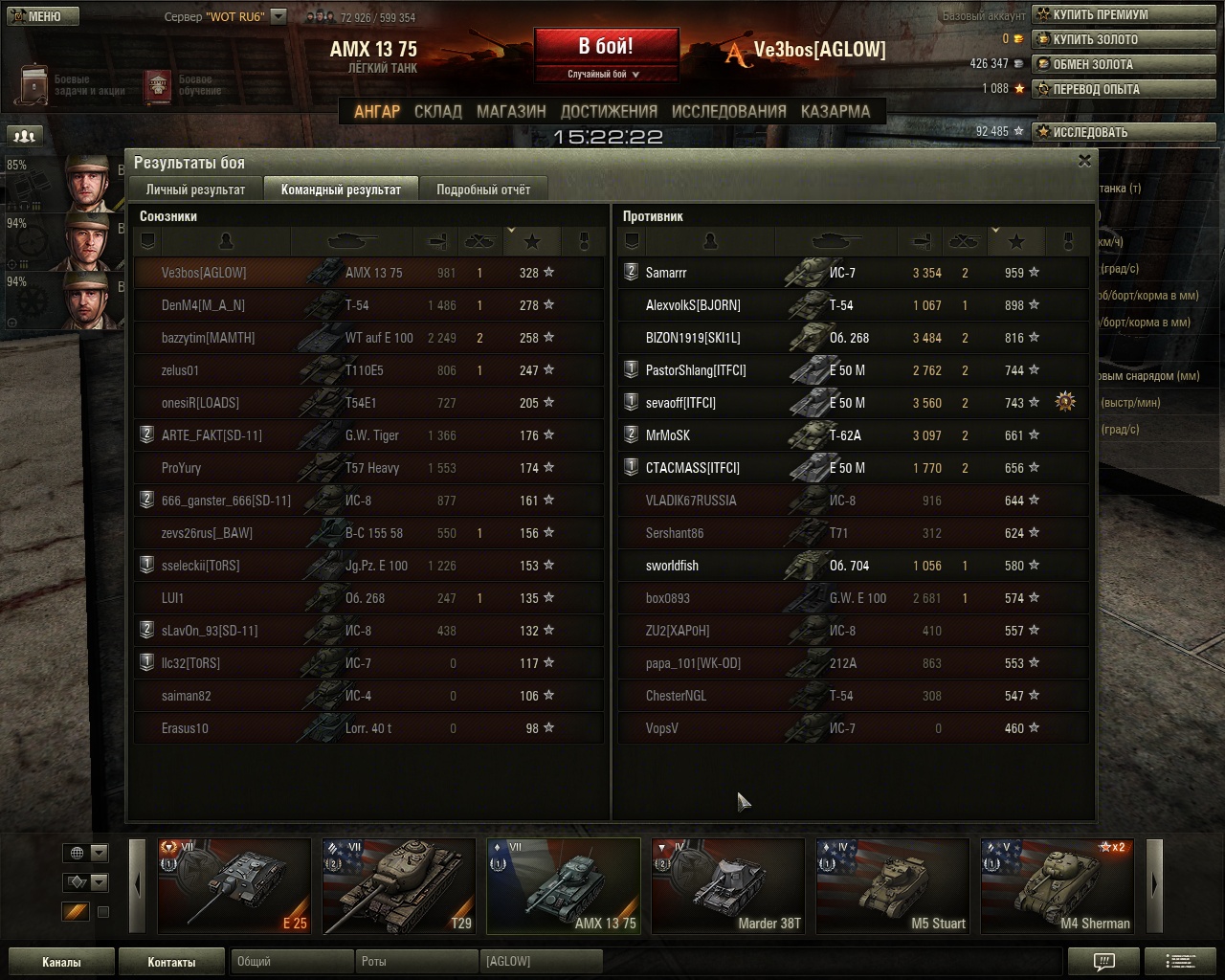Start battle with the В бой! button
The height and width of the screenshot is (980, 1225).
pos(606,48)
